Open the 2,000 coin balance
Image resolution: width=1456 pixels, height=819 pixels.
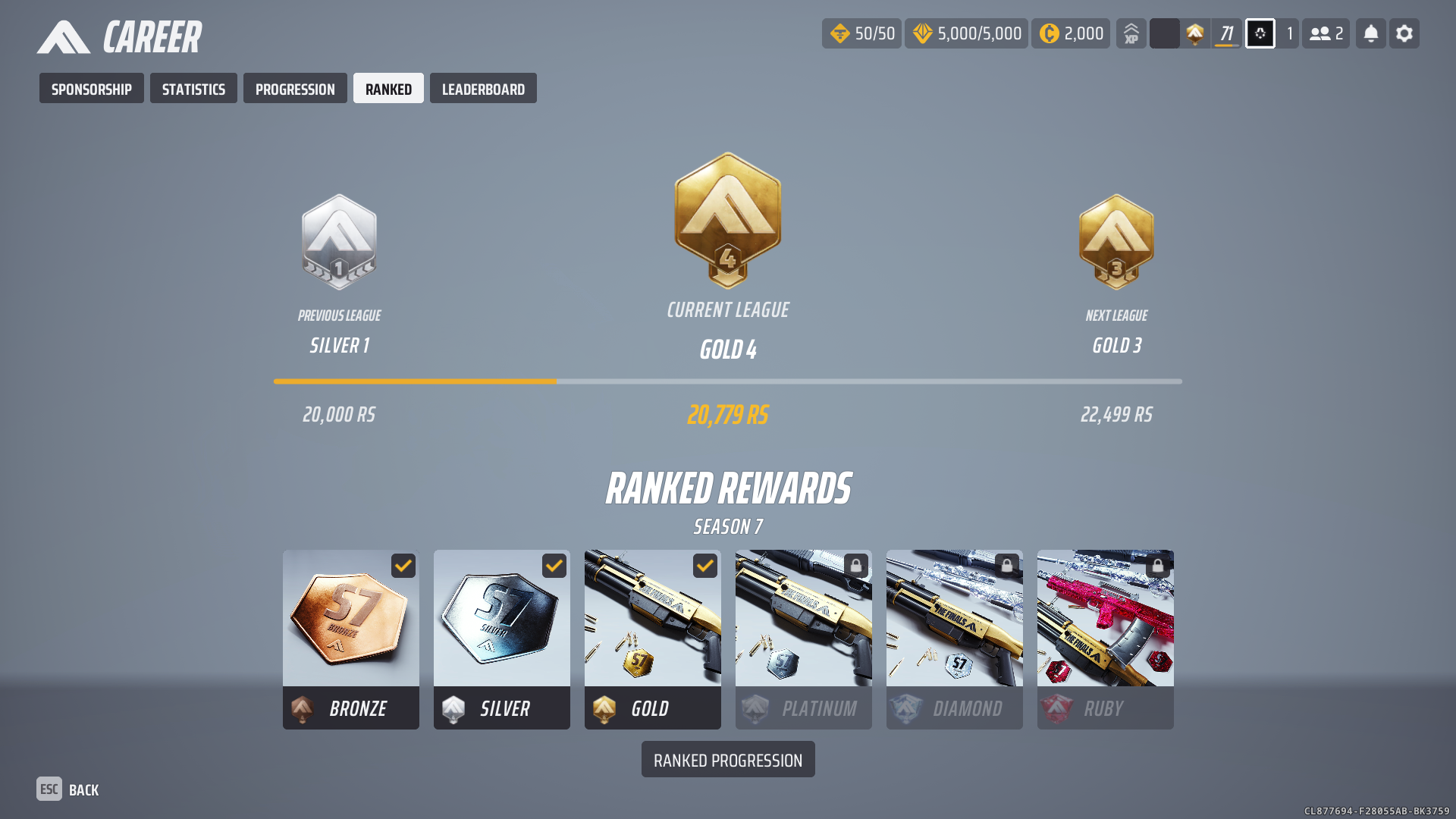click(1071, 34)
